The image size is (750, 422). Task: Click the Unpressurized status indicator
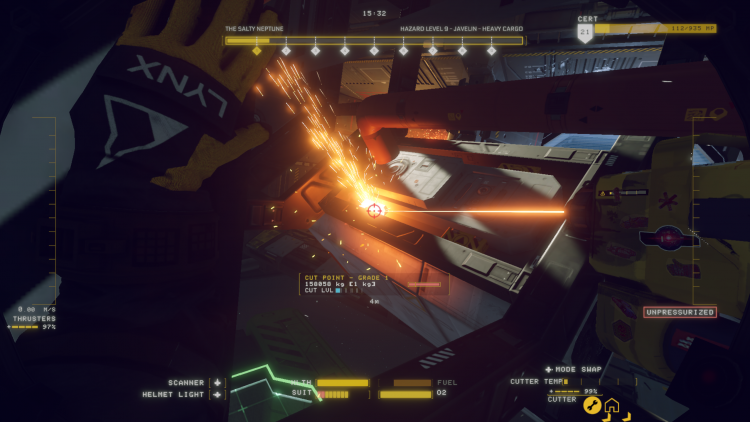[680, 312]
